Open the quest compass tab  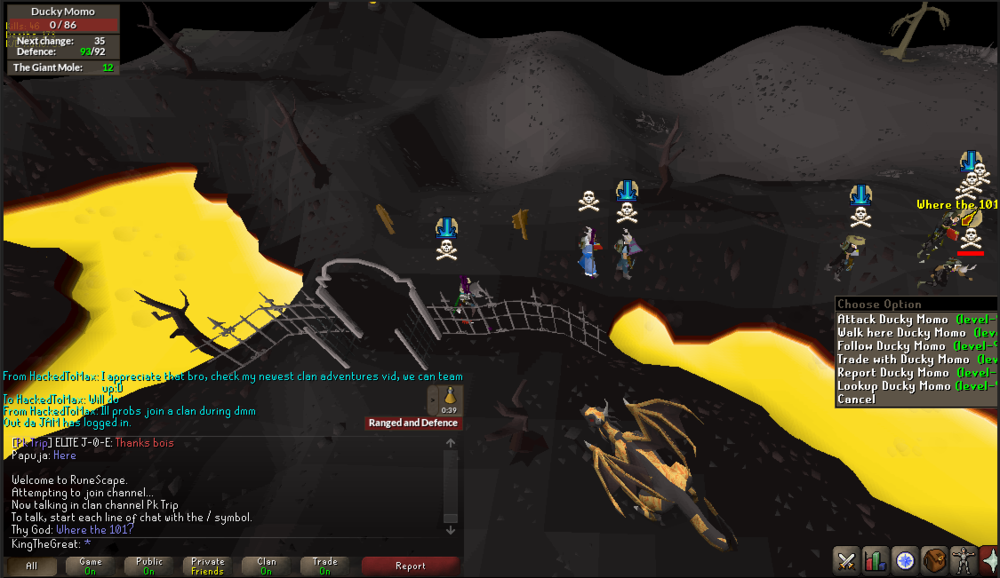pyautogui.click(x=906, y=561)
